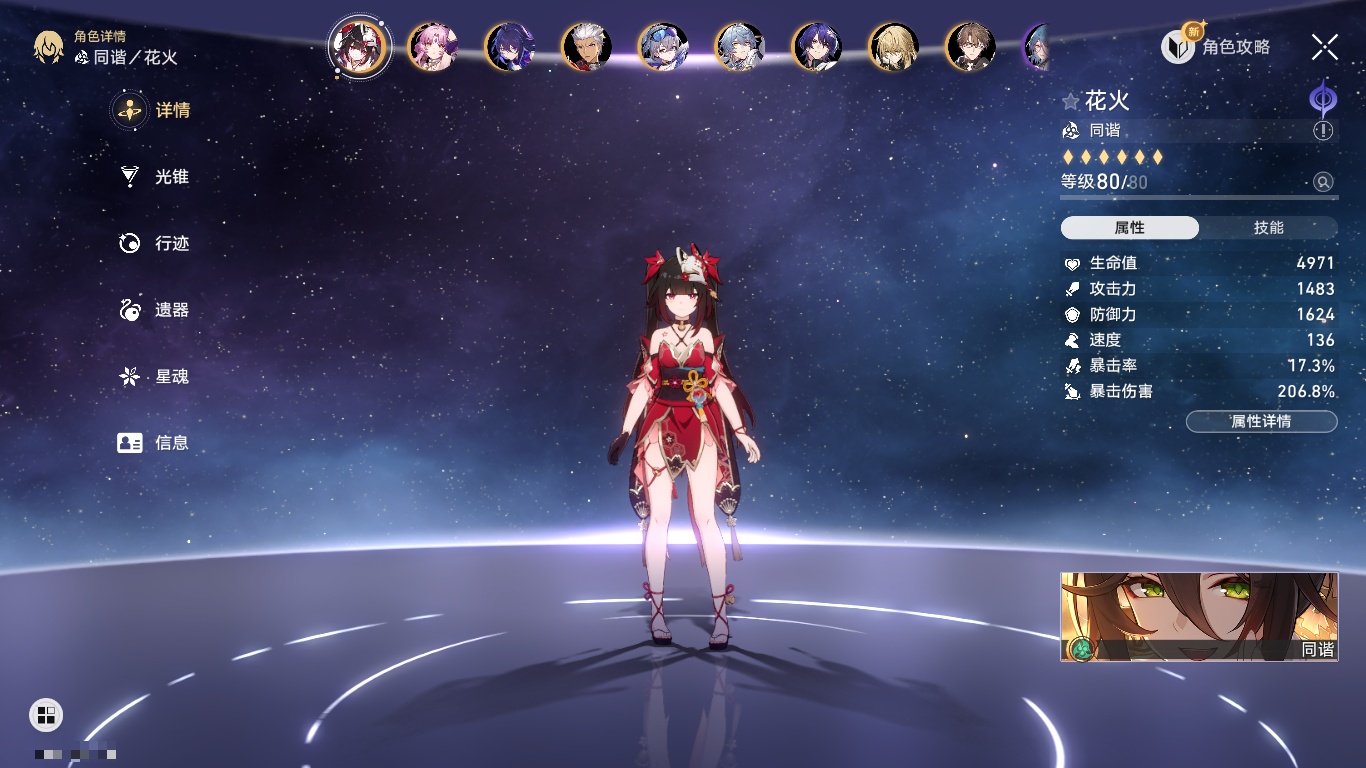Close the character details screen
Image resolution: width=1366 pixels, height=768 pixels.
point(1325,47)
